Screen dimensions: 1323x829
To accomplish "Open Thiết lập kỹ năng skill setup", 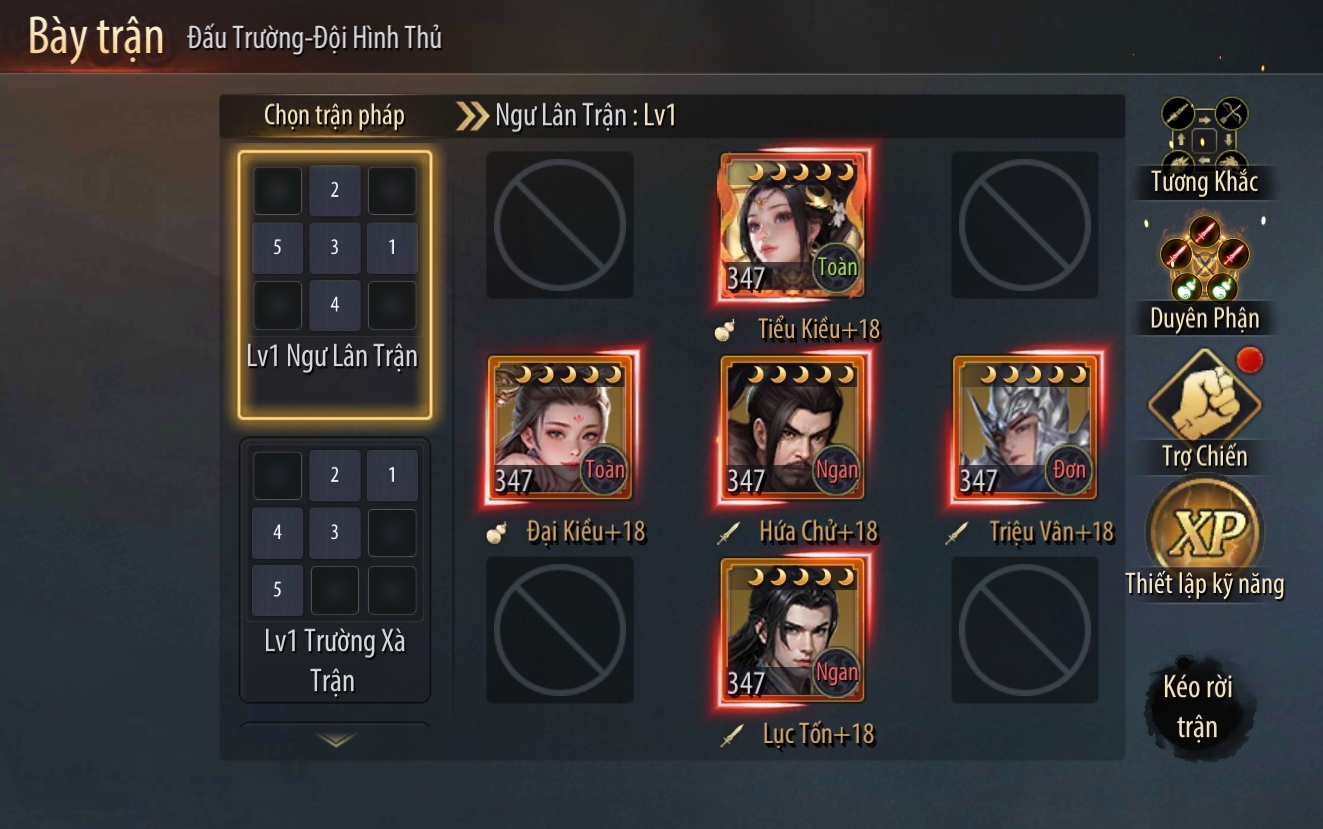I will [x=1204, y=540].
